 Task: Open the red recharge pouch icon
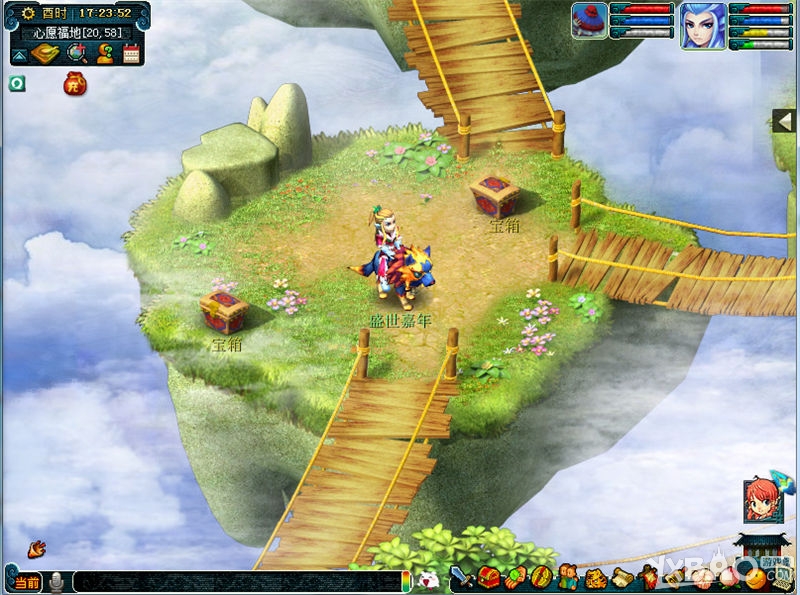[75, 84]
